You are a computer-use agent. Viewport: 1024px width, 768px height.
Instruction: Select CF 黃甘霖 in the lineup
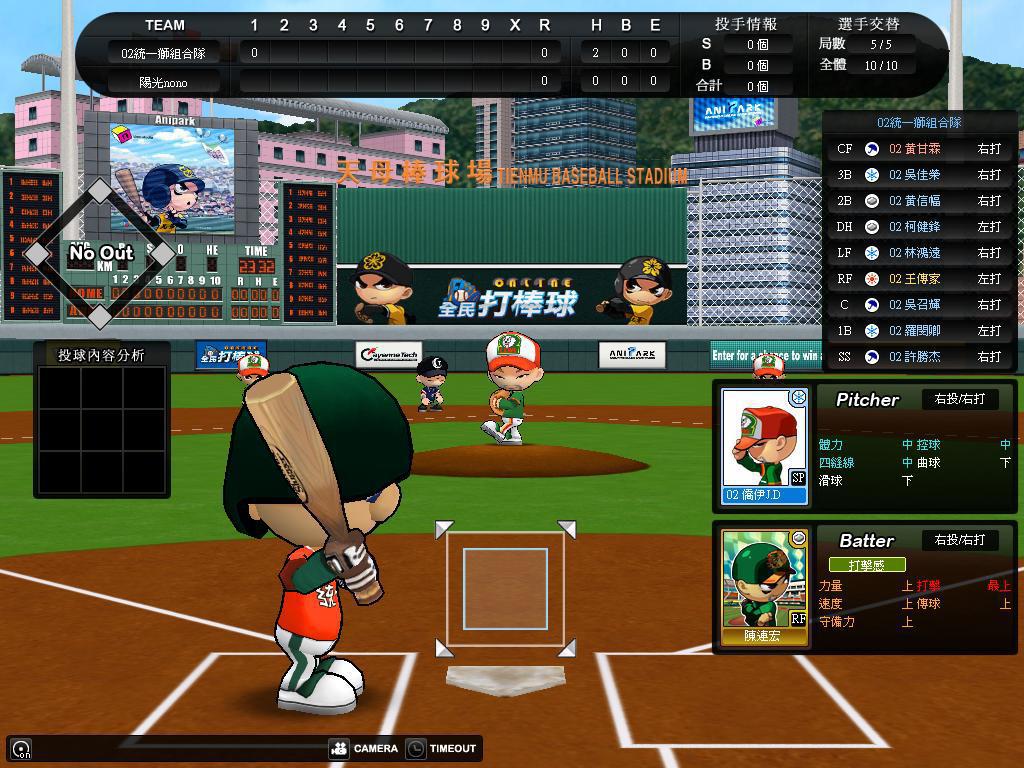click(918, 149)
